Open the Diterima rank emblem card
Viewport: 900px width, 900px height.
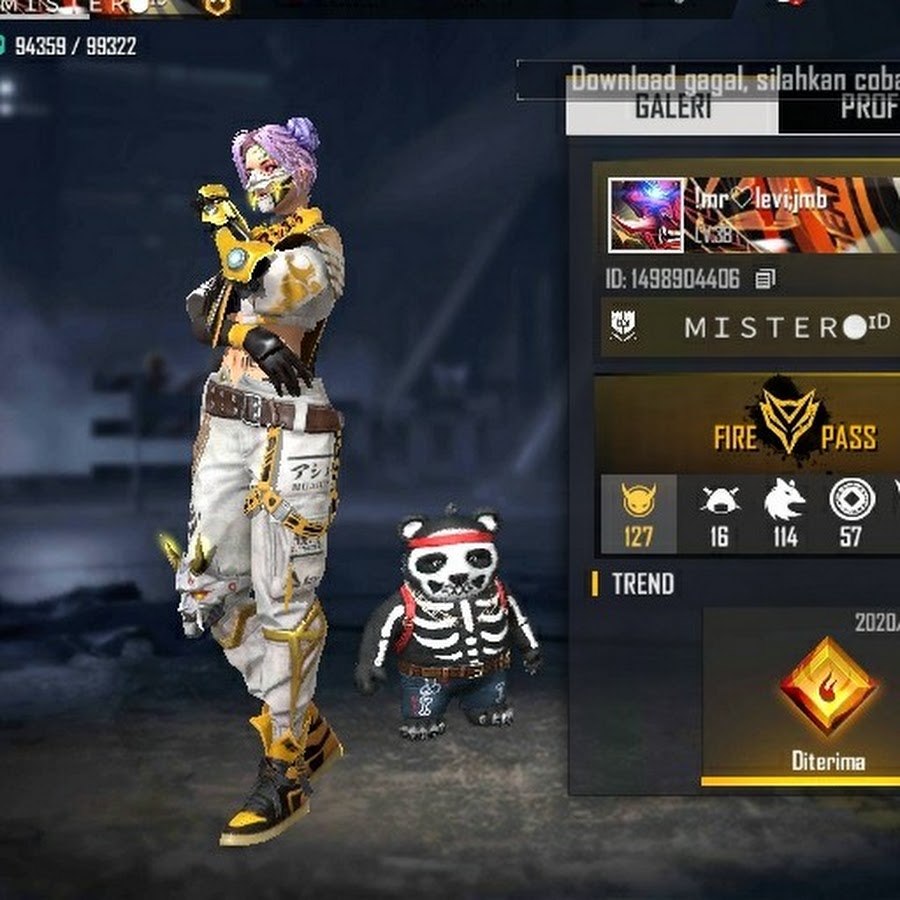click(x=828, y=700)
